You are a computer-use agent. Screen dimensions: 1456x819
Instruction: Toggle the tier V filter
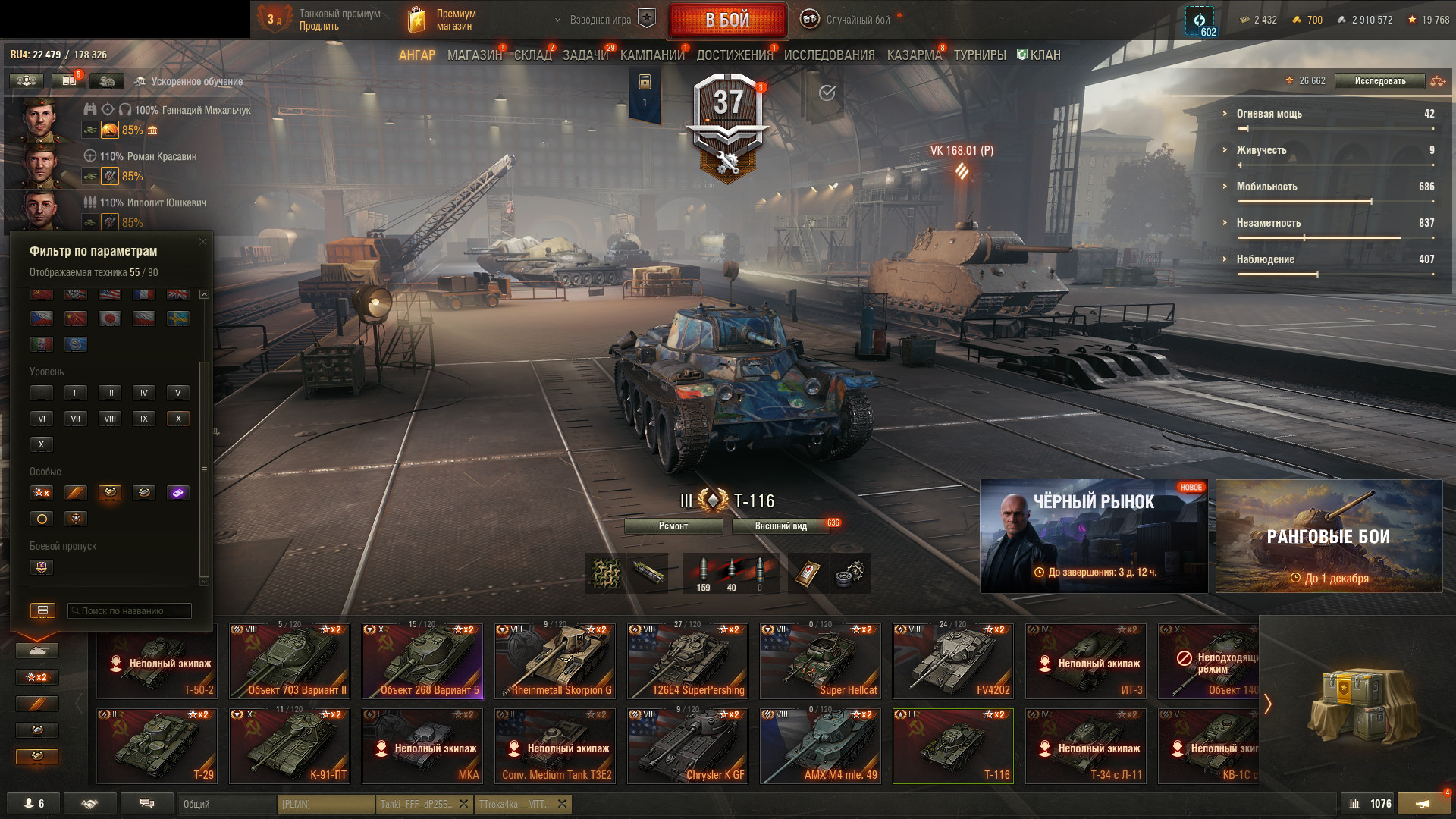pos(178,393)
